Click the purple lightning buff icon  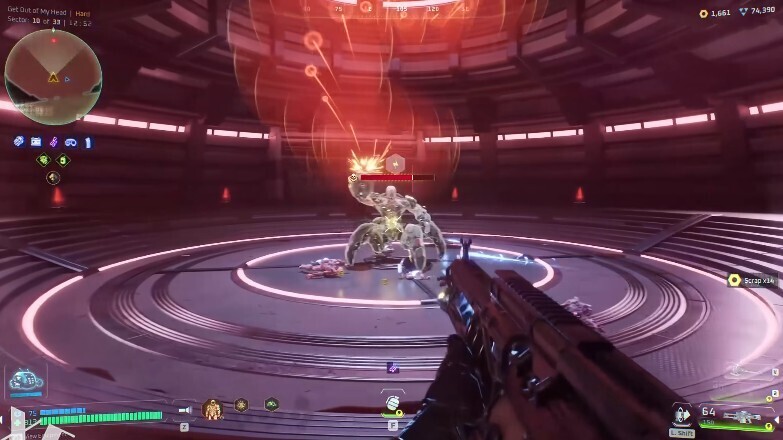tap(53, 142)
